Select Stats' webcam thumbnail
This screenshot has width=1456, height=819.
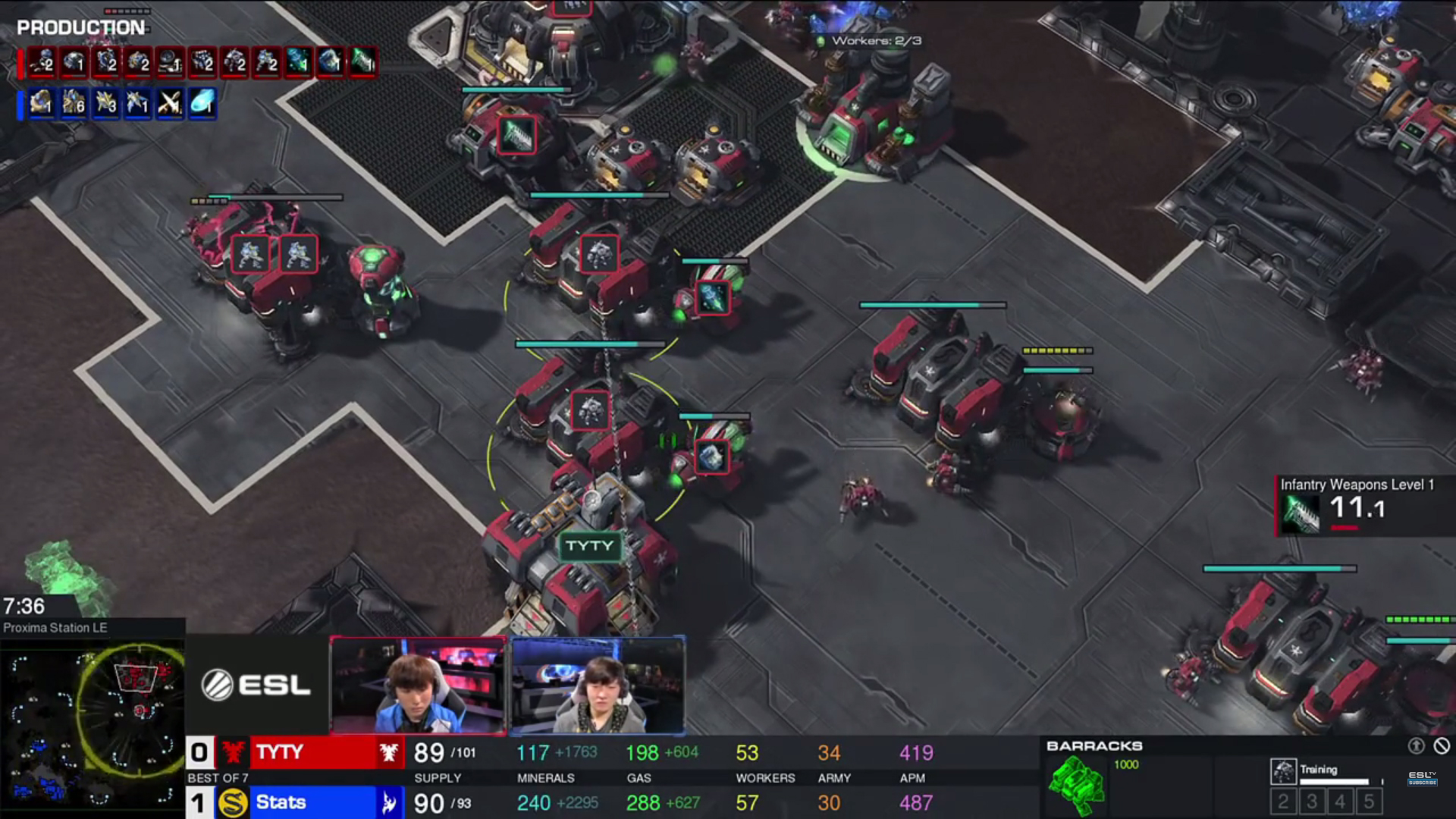click(x=598, y=686)
